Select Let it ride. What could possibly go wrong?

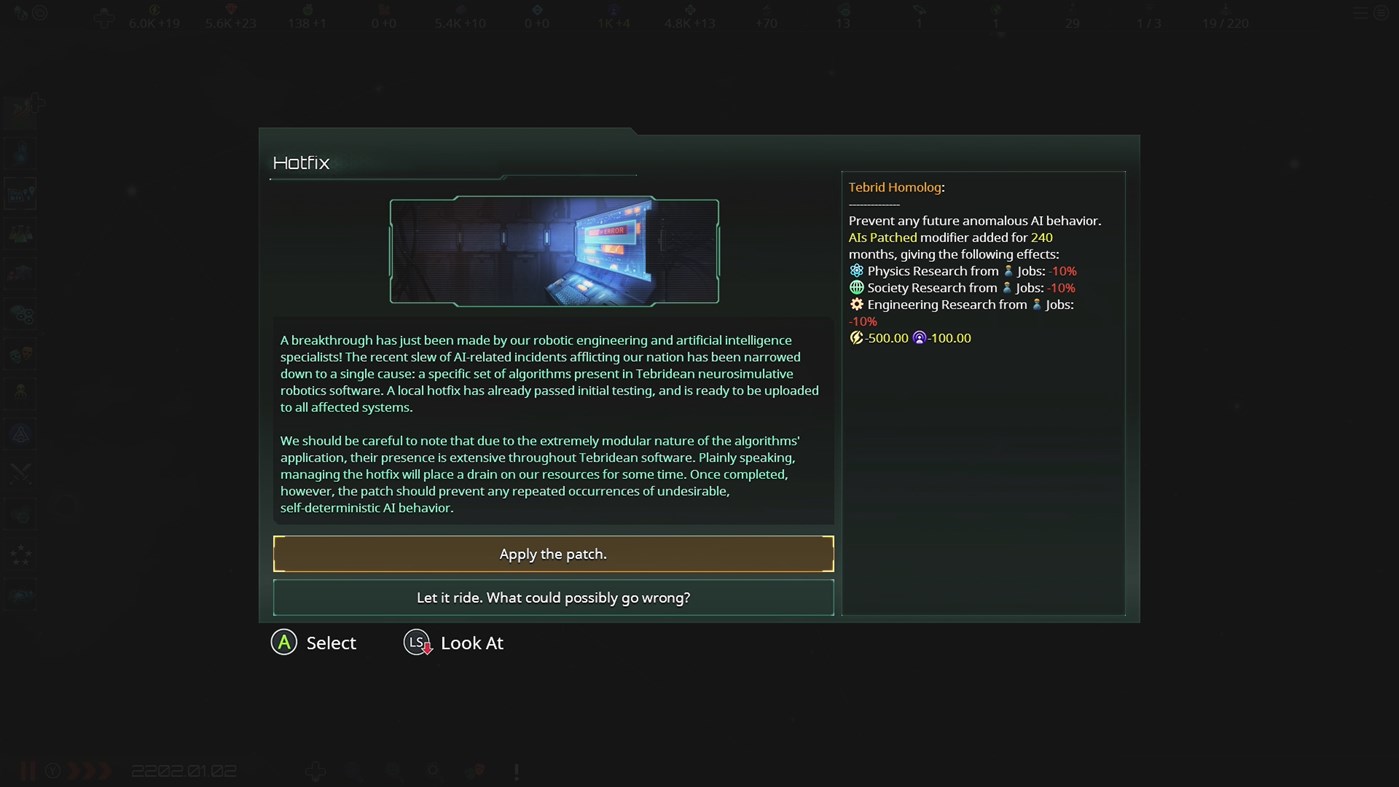(553, 597)
